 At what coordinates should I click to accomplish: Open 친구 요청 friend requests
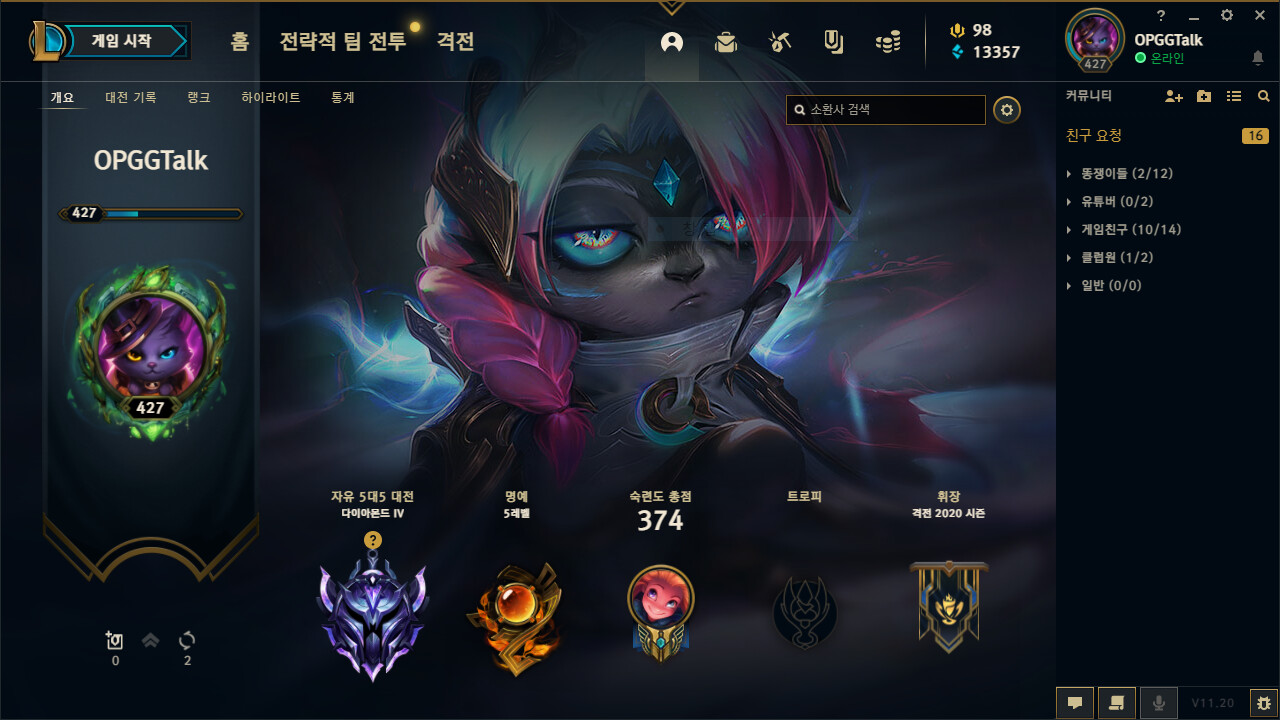(1095, 136)
